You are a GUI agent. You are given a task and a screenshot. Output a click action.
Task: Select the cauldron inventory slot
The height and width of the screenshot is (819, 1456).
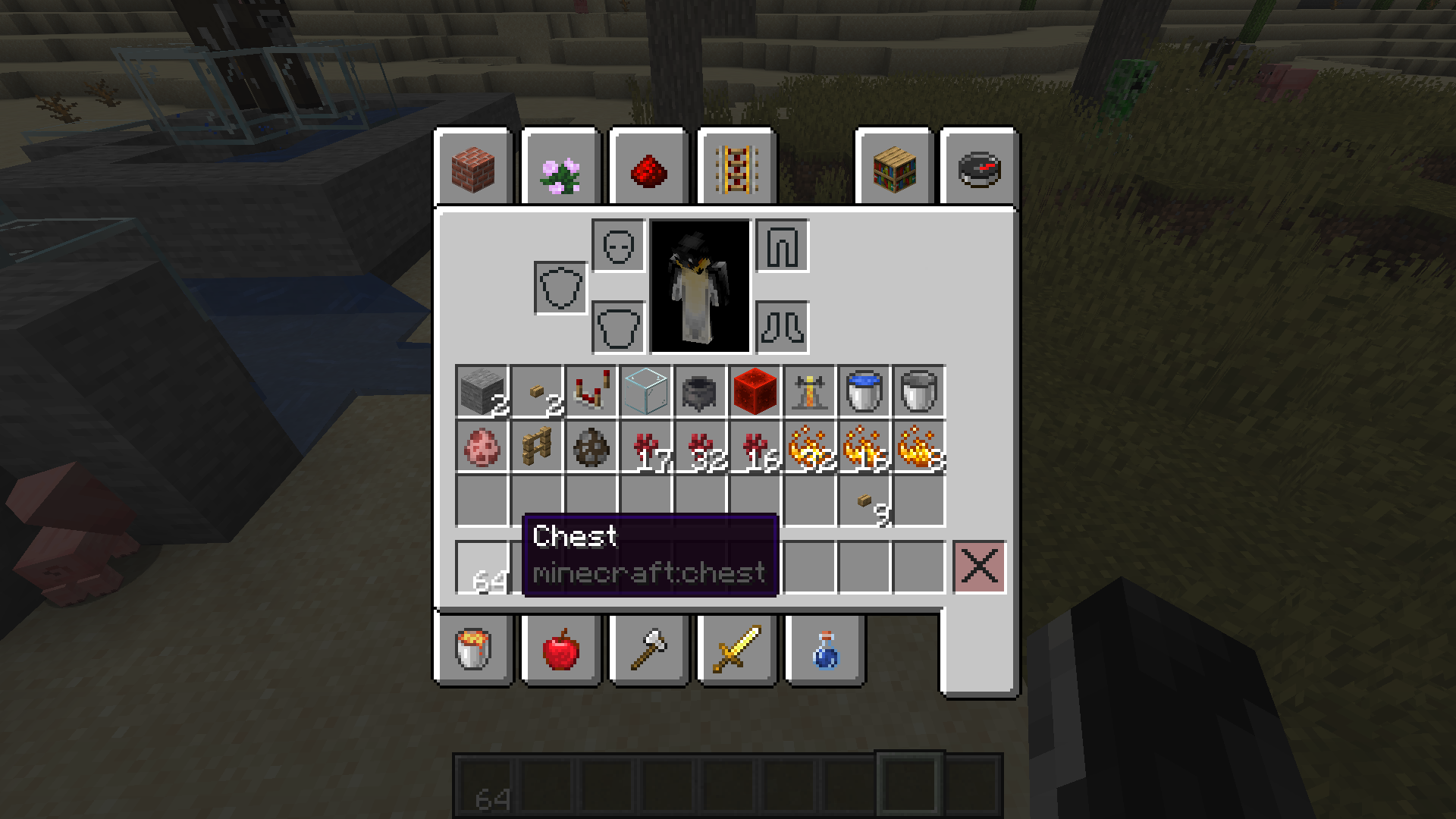click(701, 391)
